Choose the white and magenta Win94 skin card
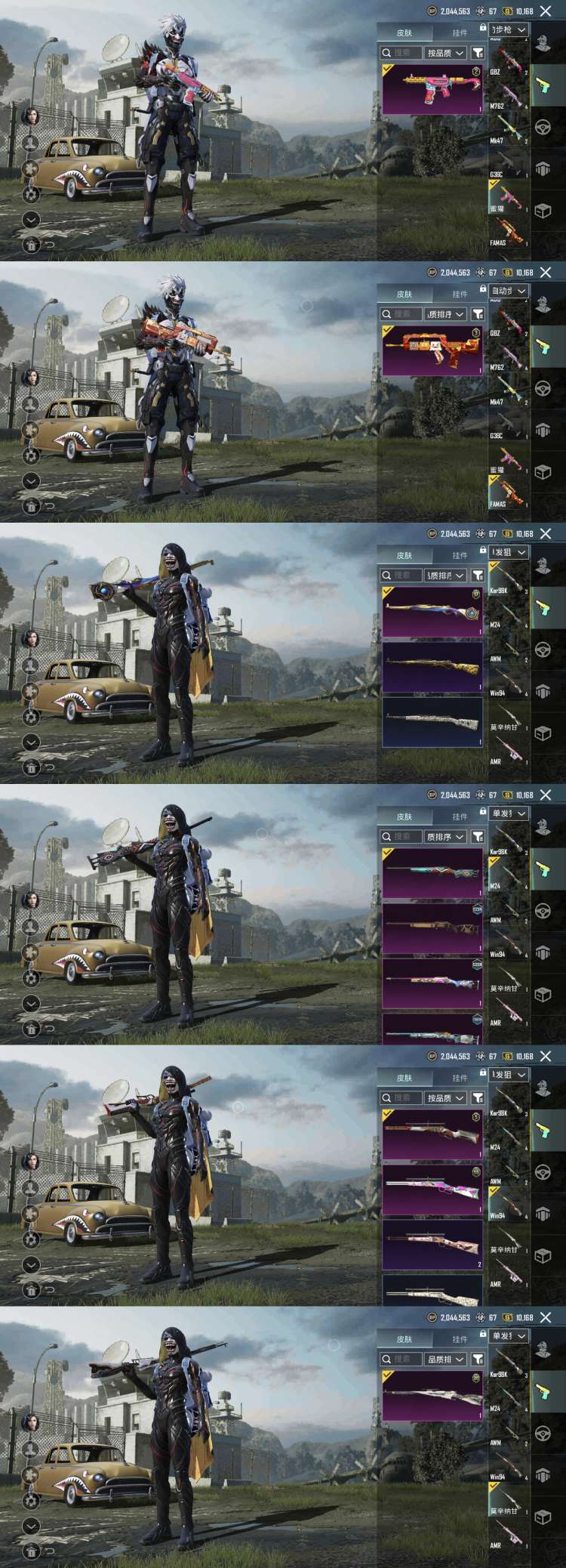The width and height of the screenshot is (566, 1568). pyautogui.click(x=432, y=1189)
